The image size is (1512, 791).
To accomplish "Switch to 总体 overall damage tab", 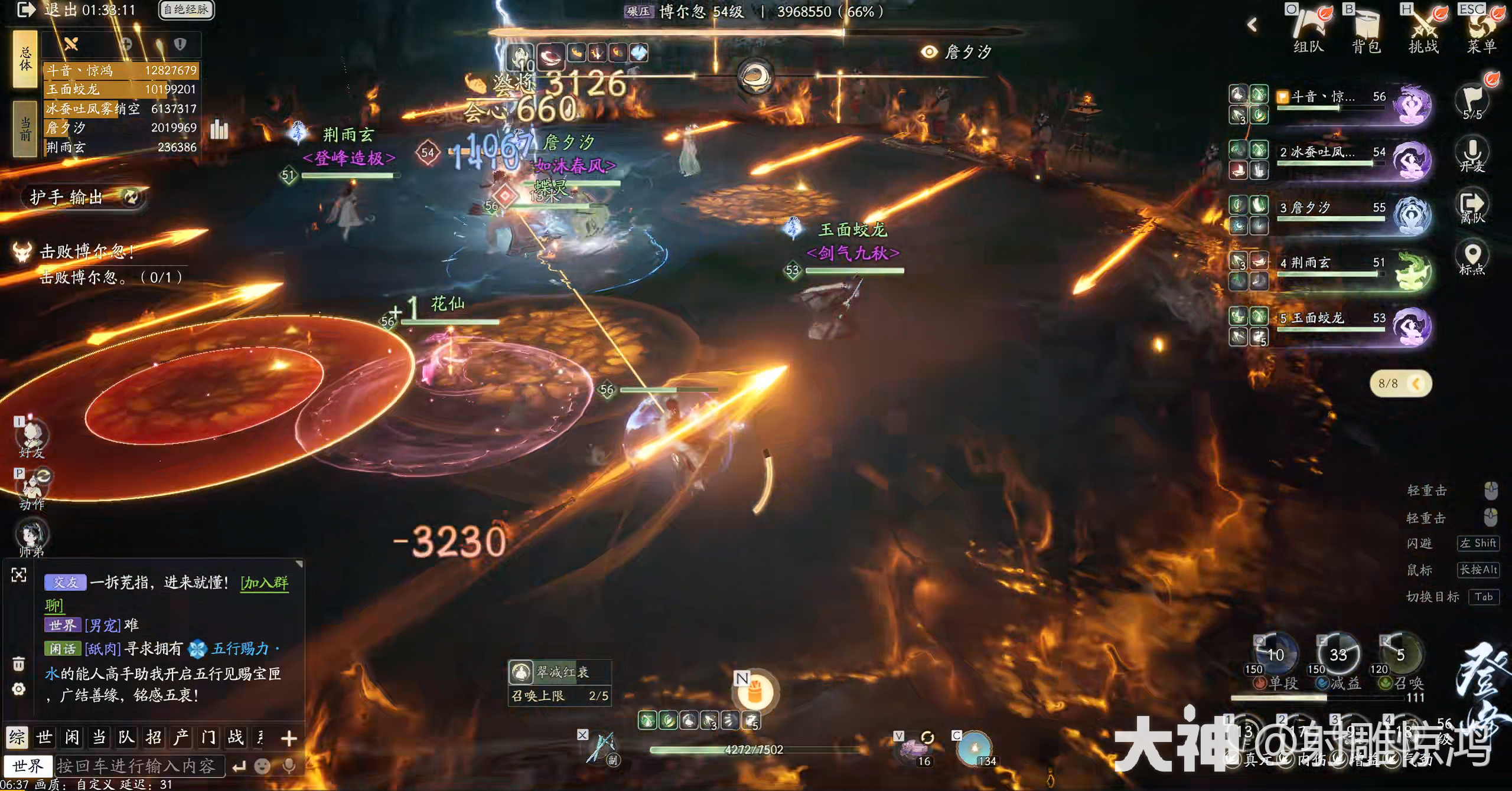I will pos(25,60).
